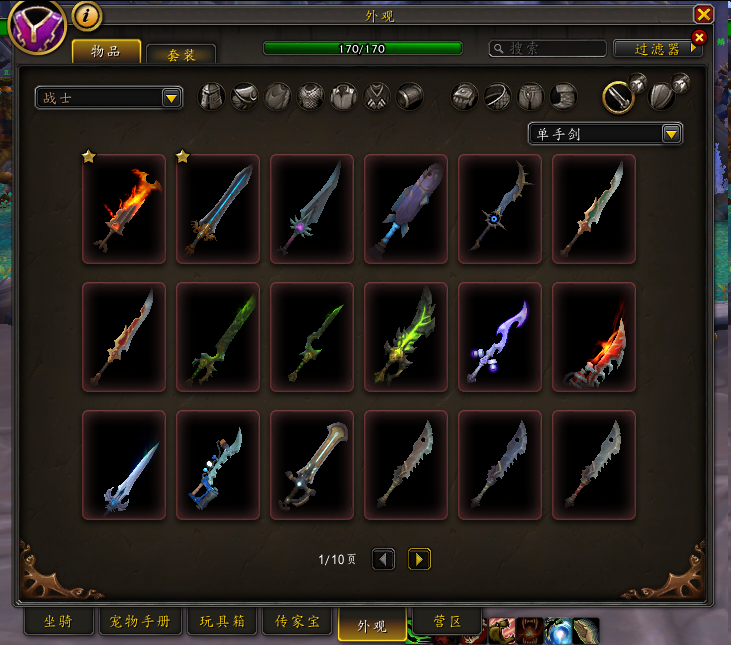The height and width of the screenshot is (645, 731).
Task: Select the 物品 items tab
Action: [x=105, y=51]
